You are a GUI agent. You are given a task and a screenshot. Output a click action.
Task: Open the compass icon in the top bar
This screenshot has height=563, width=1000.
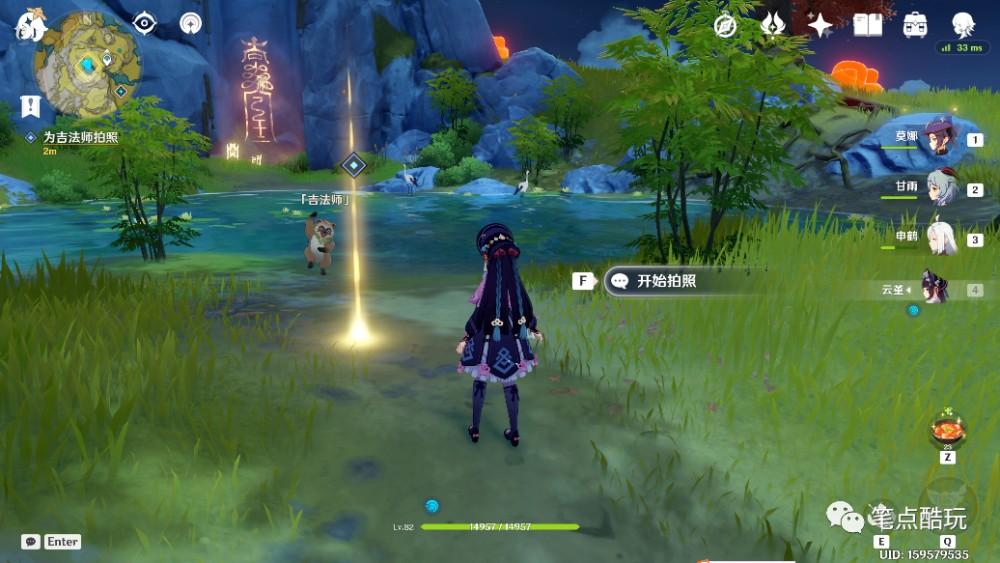(725, 26)
